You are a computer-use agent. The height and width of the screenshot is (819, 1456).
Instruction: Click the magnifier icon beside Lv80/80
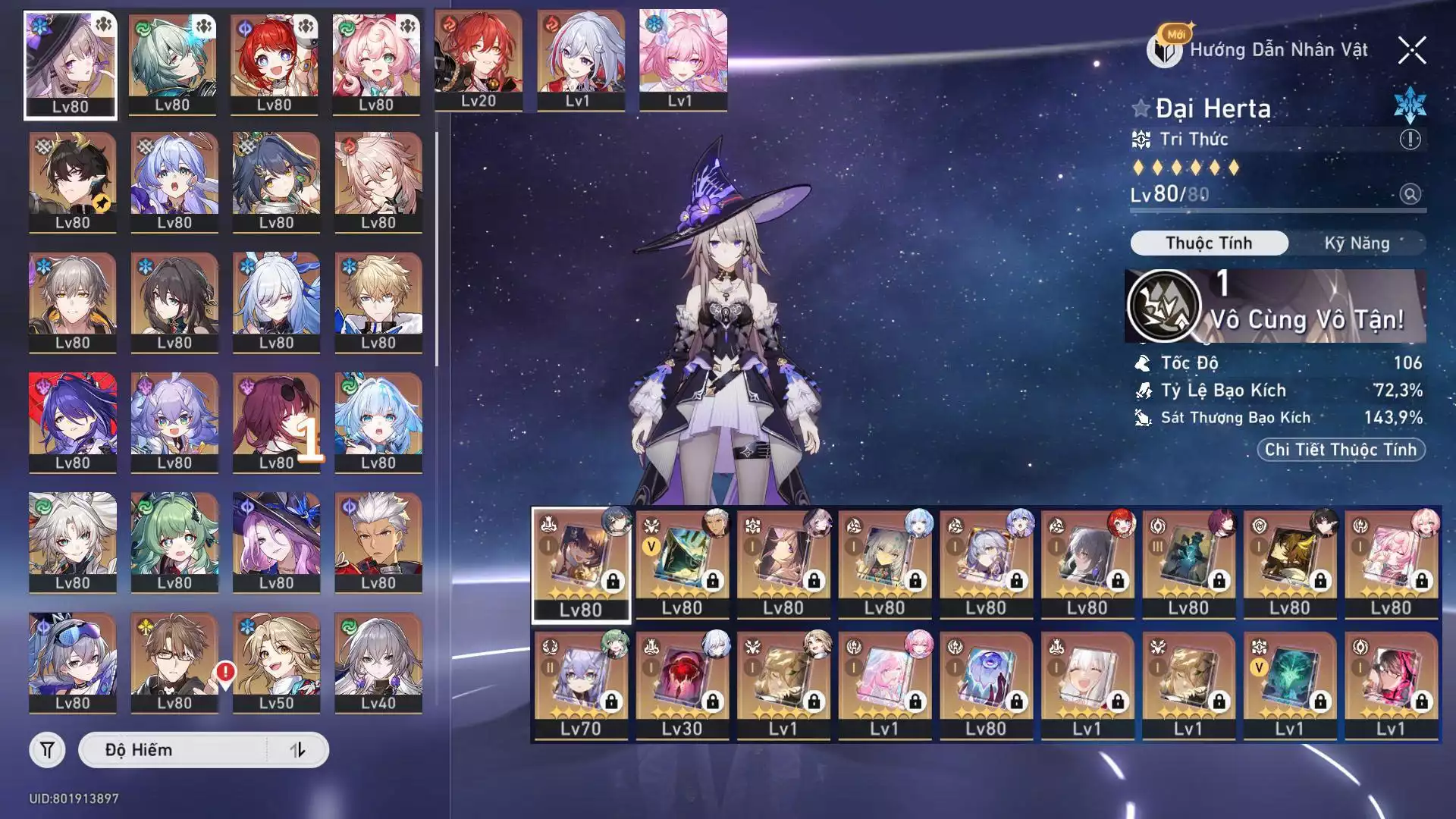[x=1410, y=194]
